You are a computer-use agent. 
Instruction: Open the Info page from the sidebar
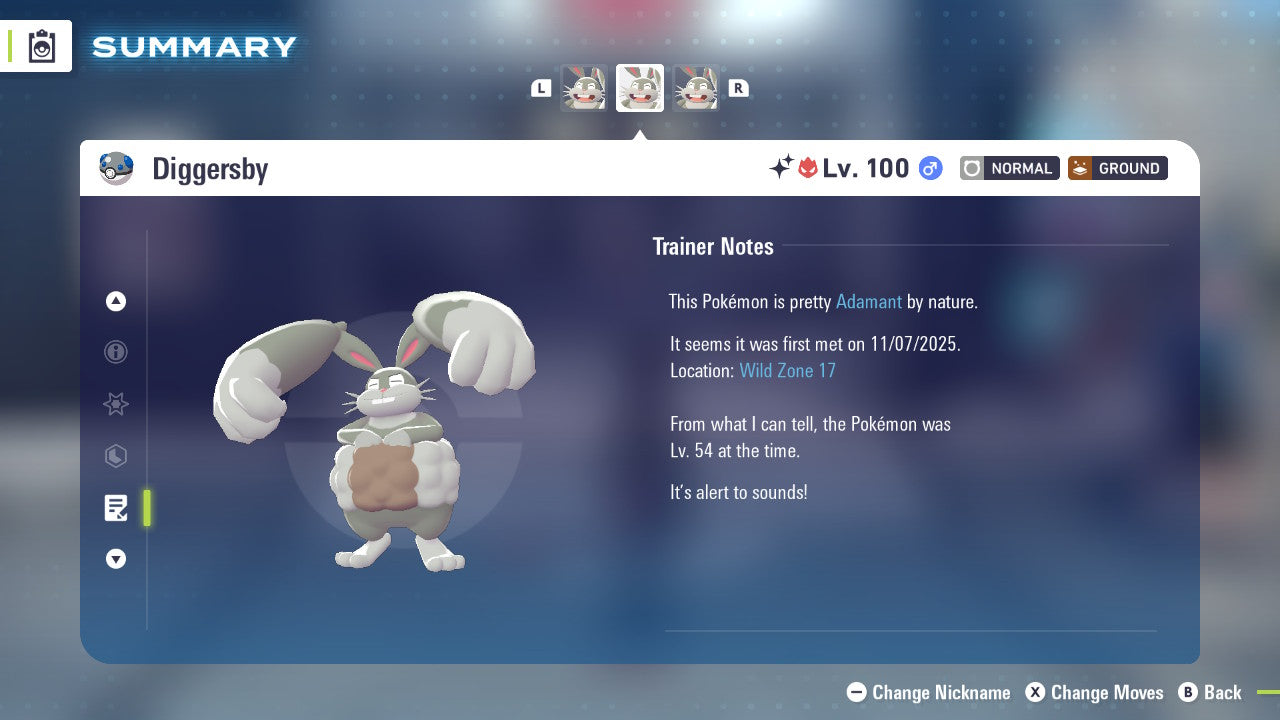(116, 352)
